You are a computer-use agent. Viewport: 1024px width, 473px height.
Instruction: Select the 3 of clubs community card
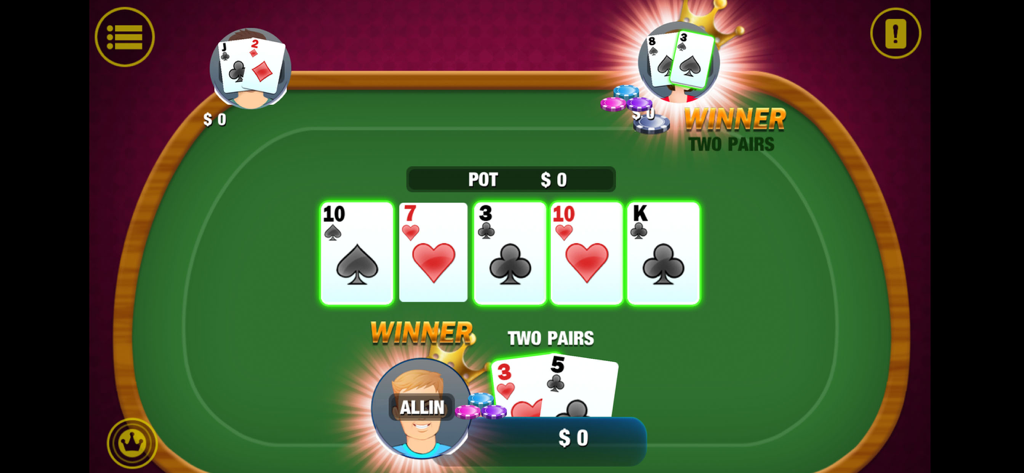pyautogui.click(x=509, y=253)
